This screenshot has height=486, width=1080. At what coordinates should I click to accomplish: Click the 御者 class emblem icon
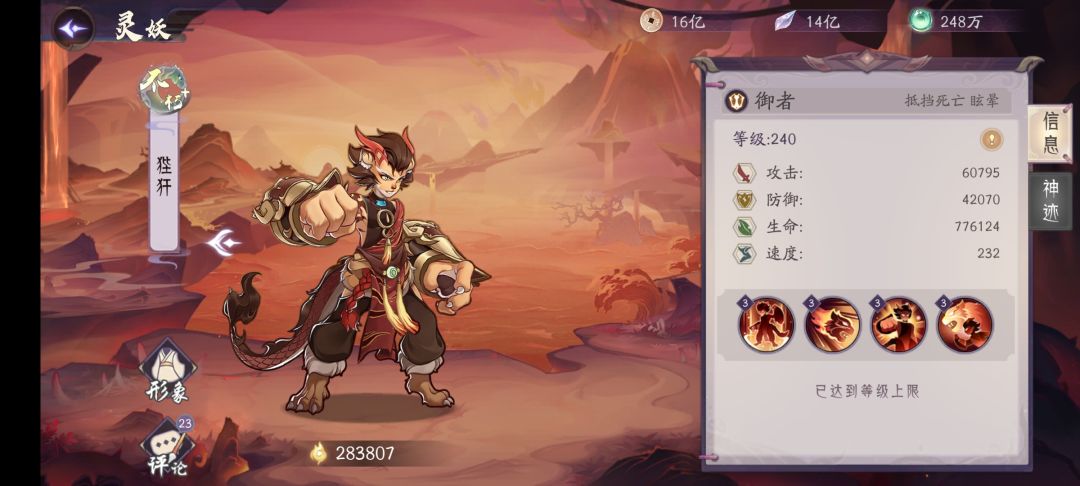(737, 100)
